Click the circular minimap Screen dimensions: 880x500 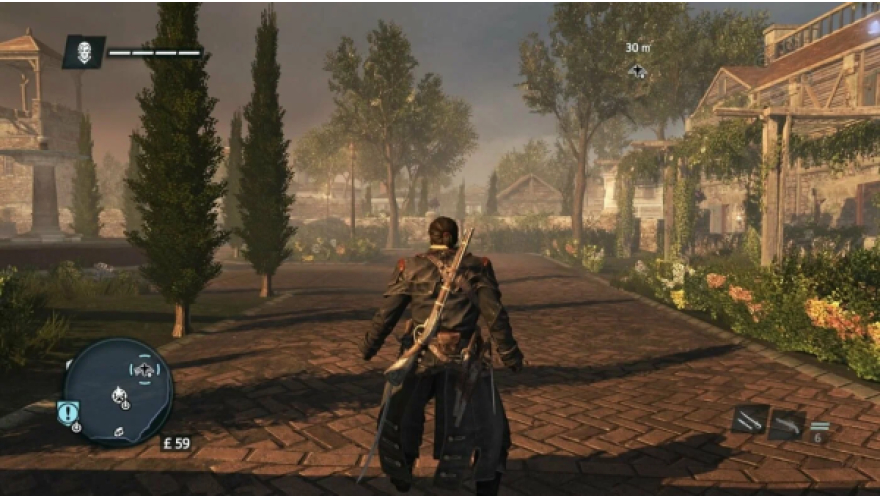(x=117, y=390)
